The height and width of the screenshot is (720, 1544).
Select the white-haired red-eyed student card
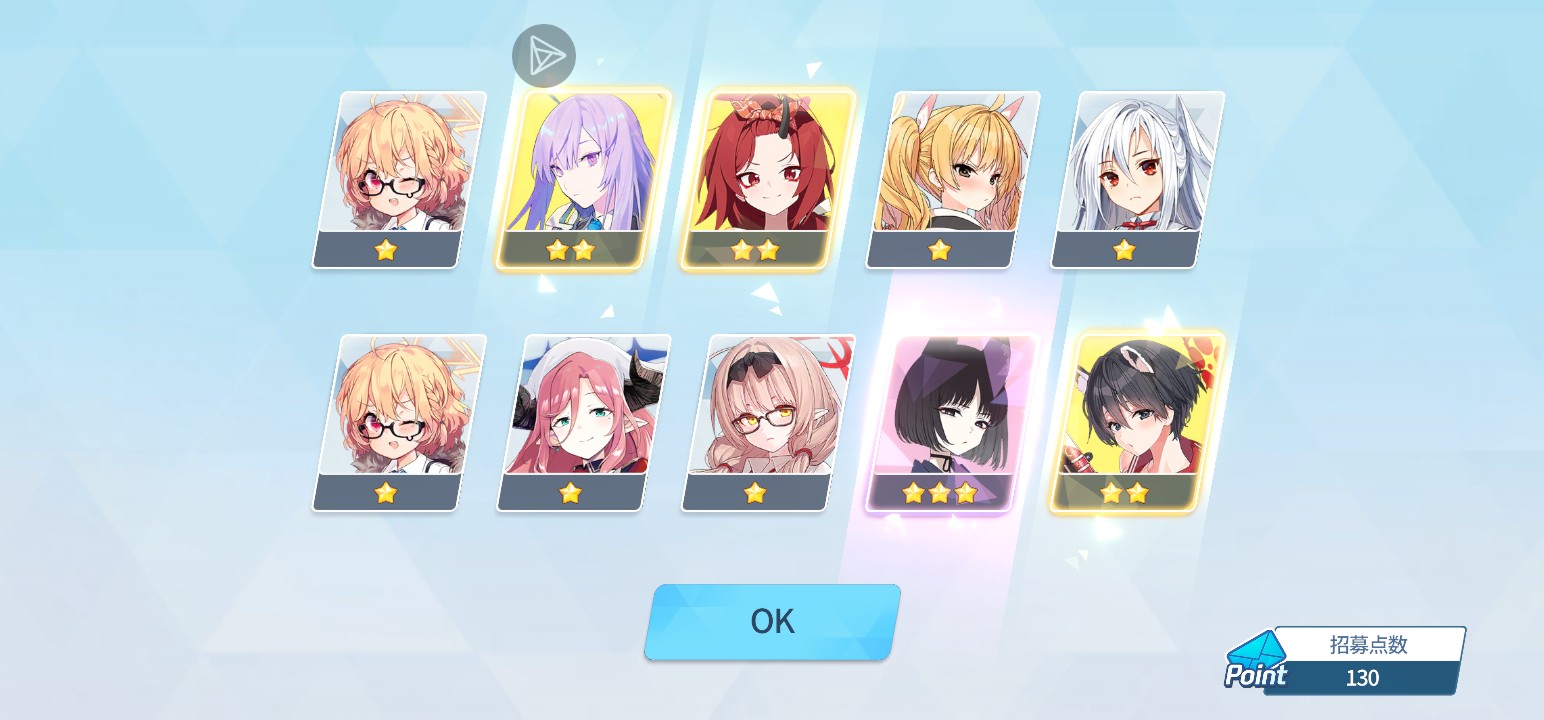point(1136,178)
